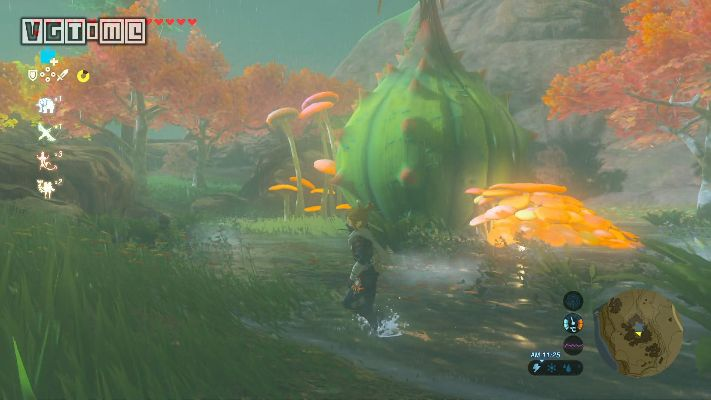711x400 pixels.
Task: Click the Sheikah sensor icon above the thermometer
Action: [x=573, y=300]
